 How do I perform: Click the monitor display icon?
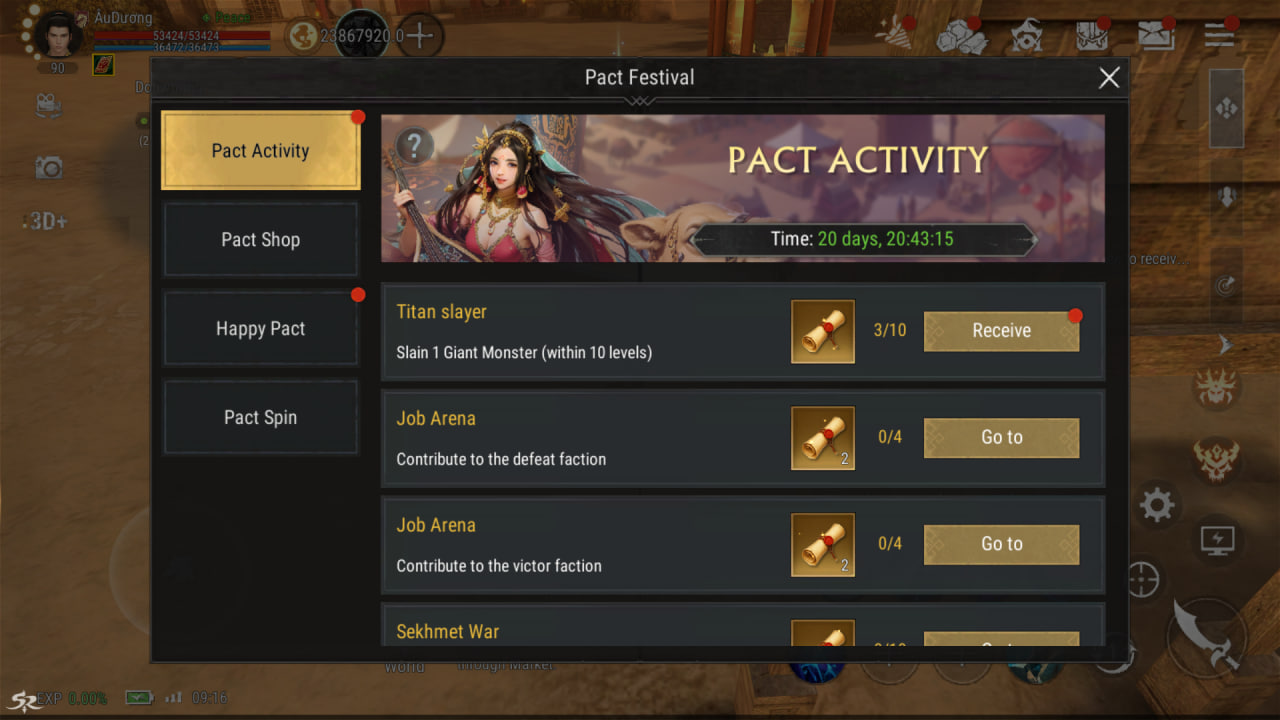click(1218, 541)
